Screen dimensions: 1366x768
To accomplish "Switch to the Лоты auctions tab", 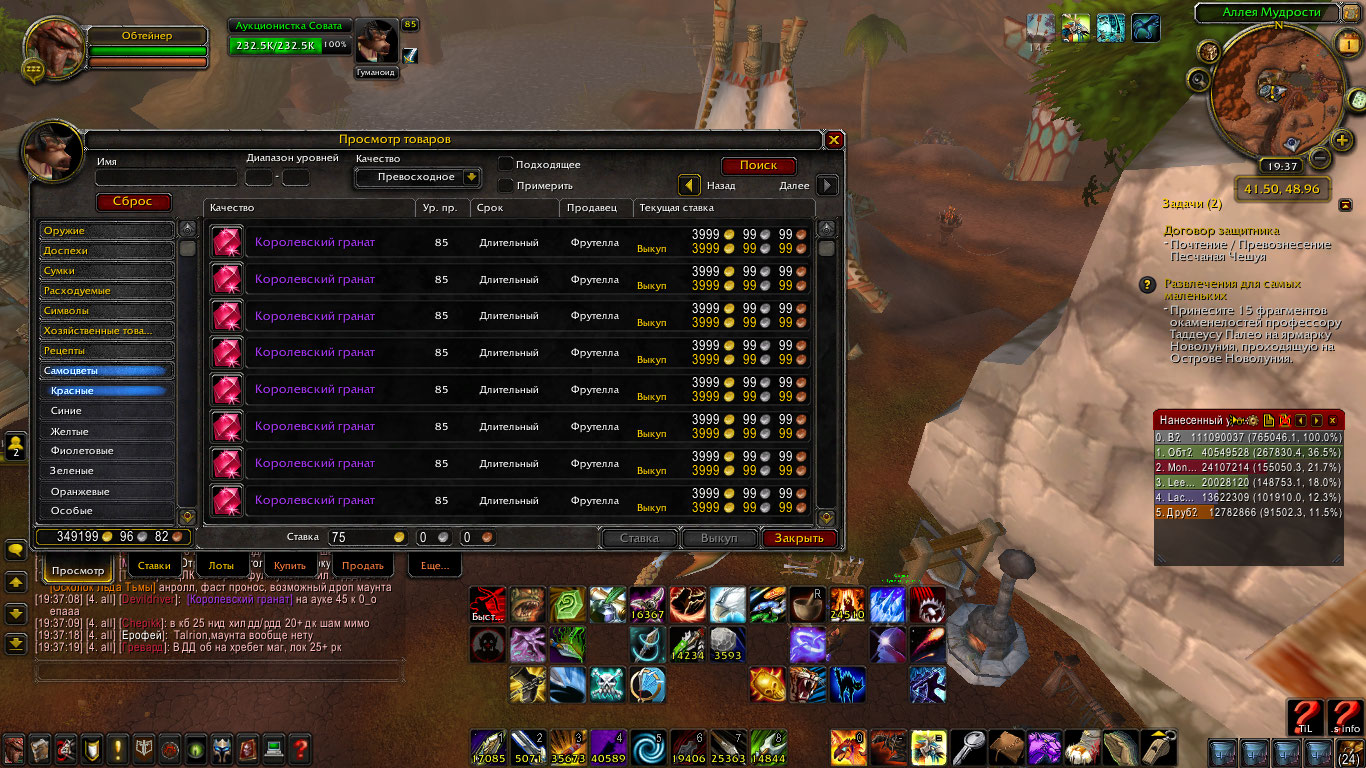I will tap(222, 566).
